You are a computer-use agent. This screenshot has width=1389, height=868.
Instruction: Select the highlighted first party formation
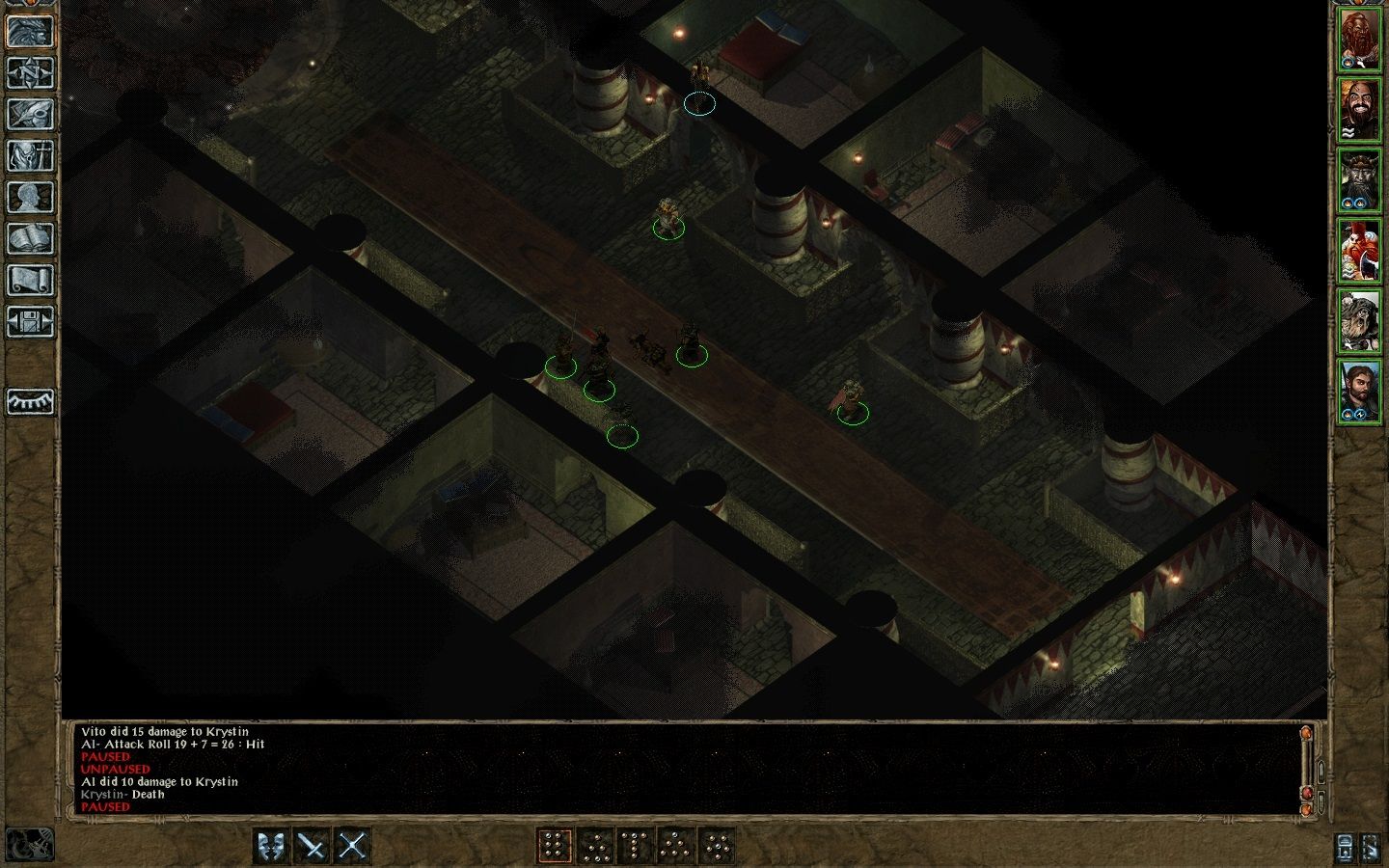pos(555,847)
